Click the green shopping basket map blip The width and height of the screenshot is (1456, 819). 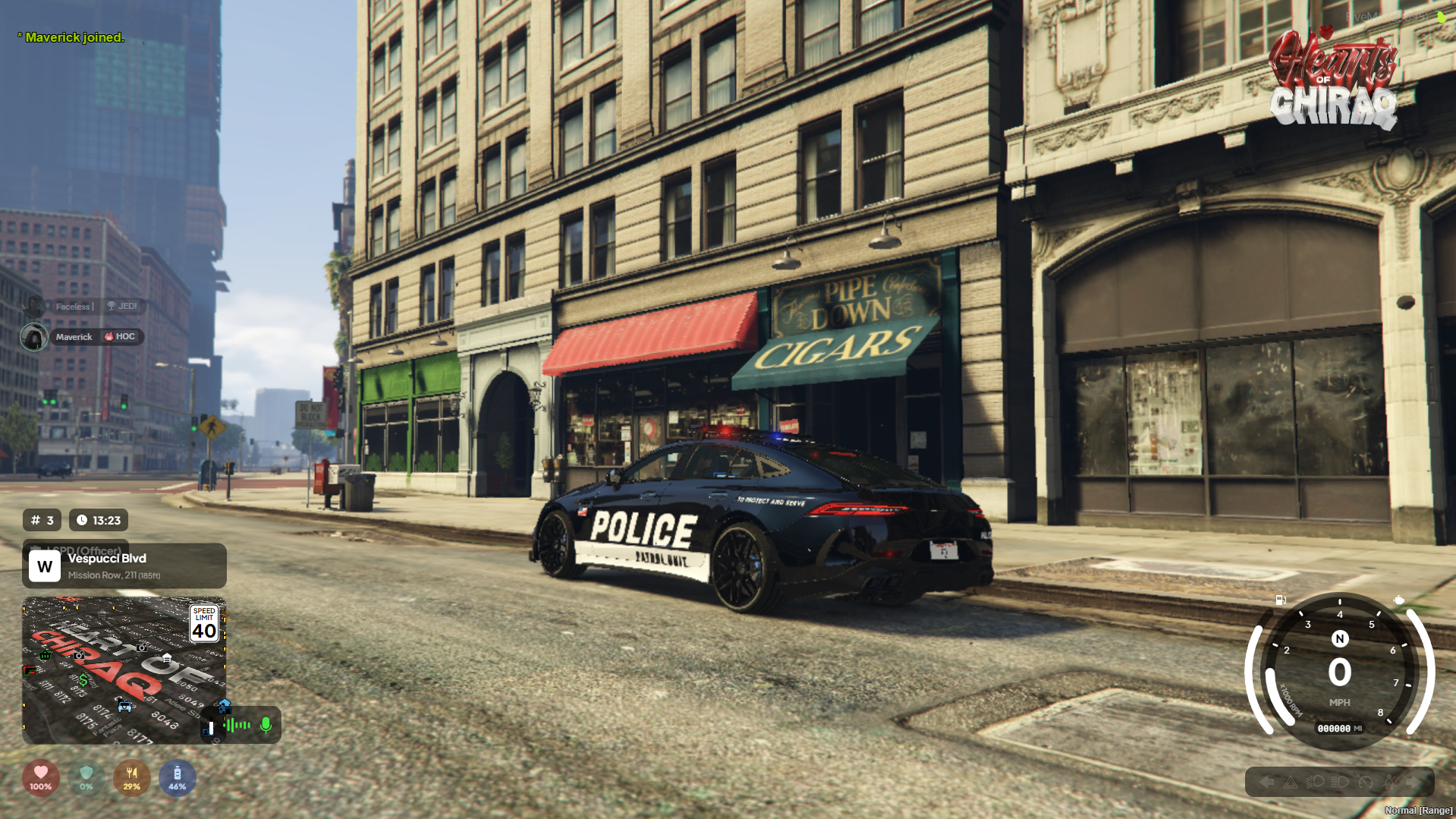tap(46, 654)
